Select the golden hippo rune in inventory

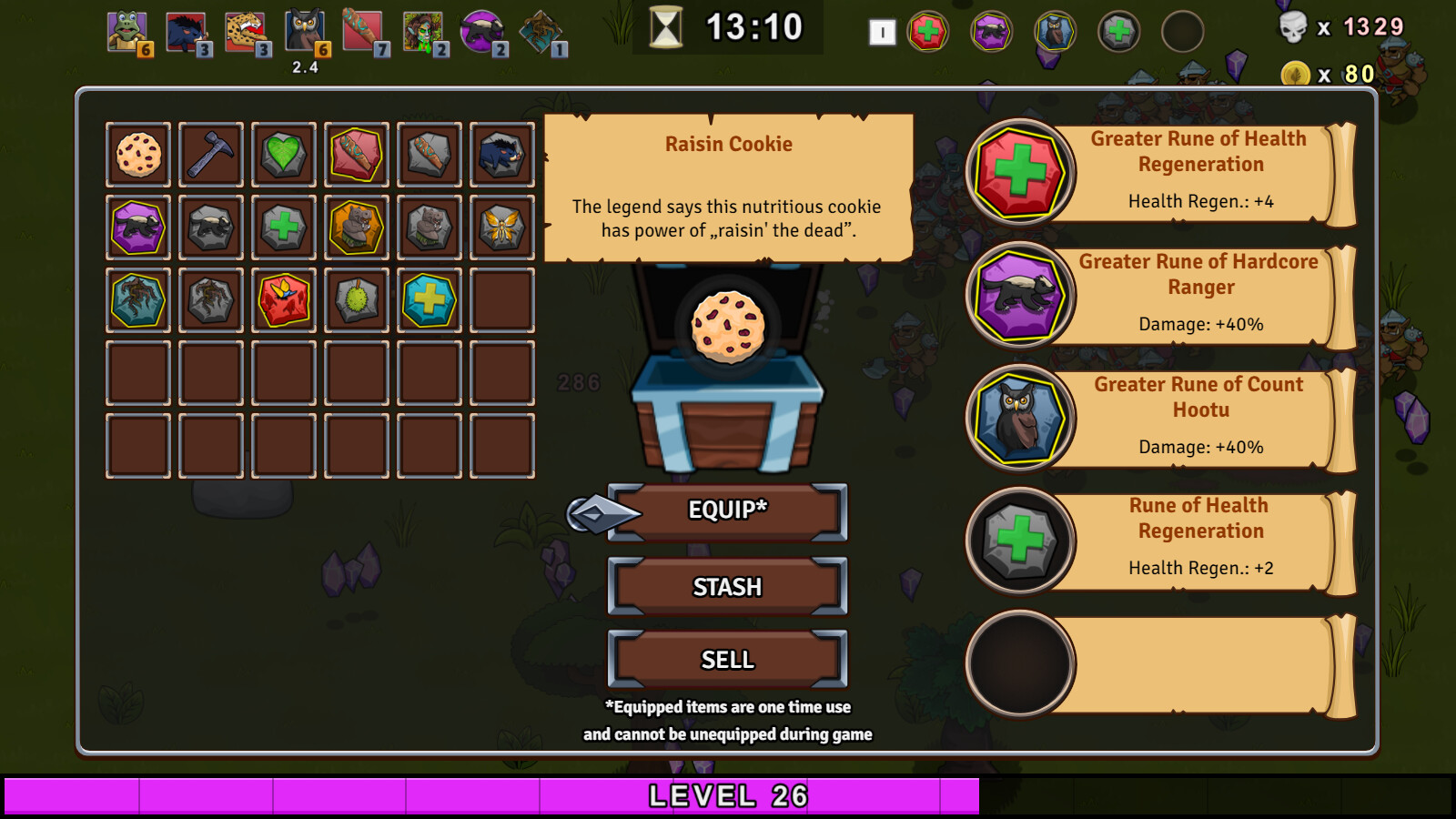356,227
